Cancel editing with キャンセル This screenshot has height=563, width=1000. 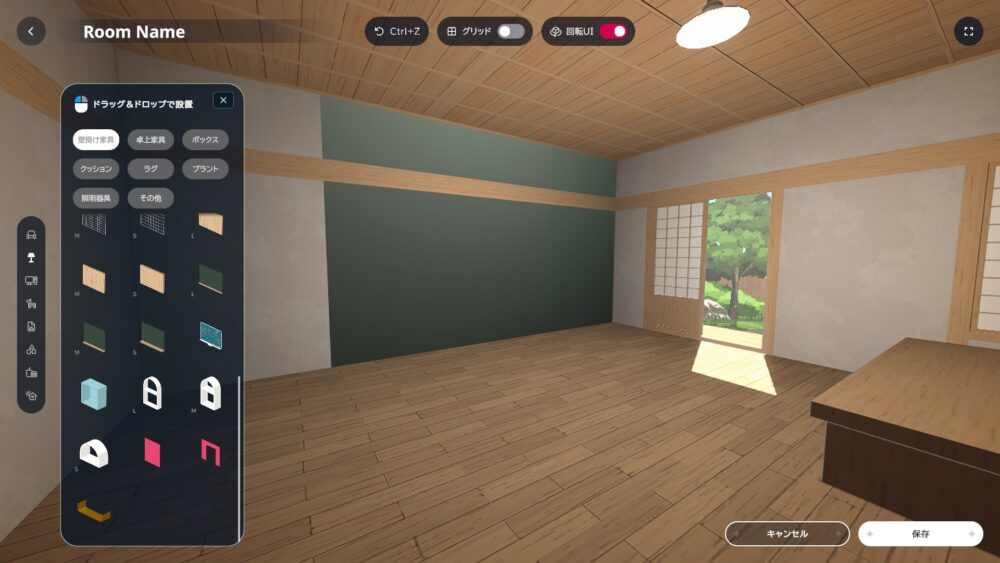pos(787,534)
